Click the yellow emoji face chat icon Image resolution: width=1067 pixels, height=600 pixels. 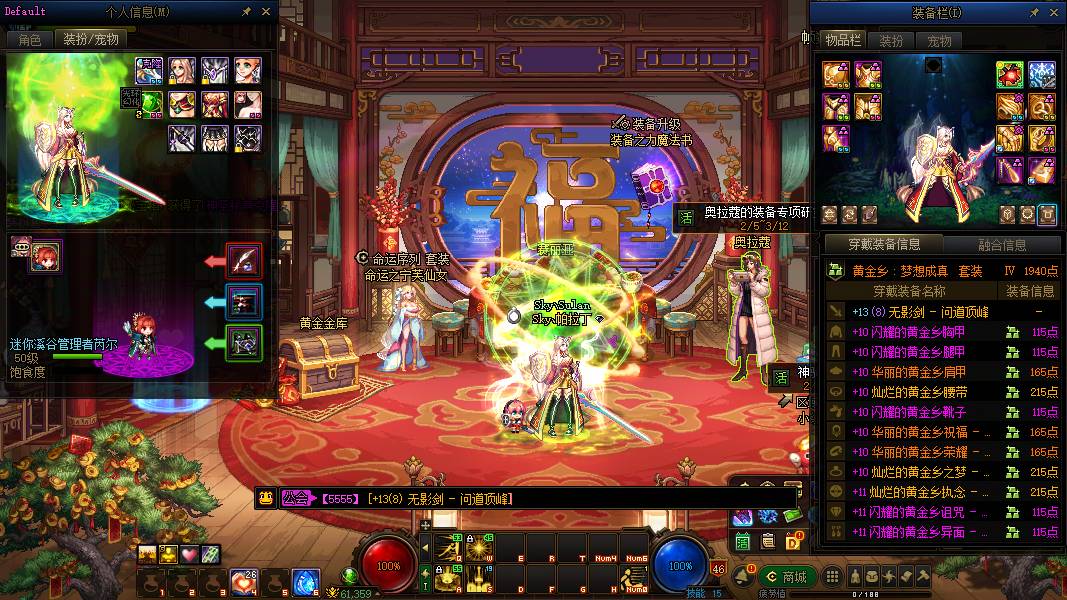(266, 498)
